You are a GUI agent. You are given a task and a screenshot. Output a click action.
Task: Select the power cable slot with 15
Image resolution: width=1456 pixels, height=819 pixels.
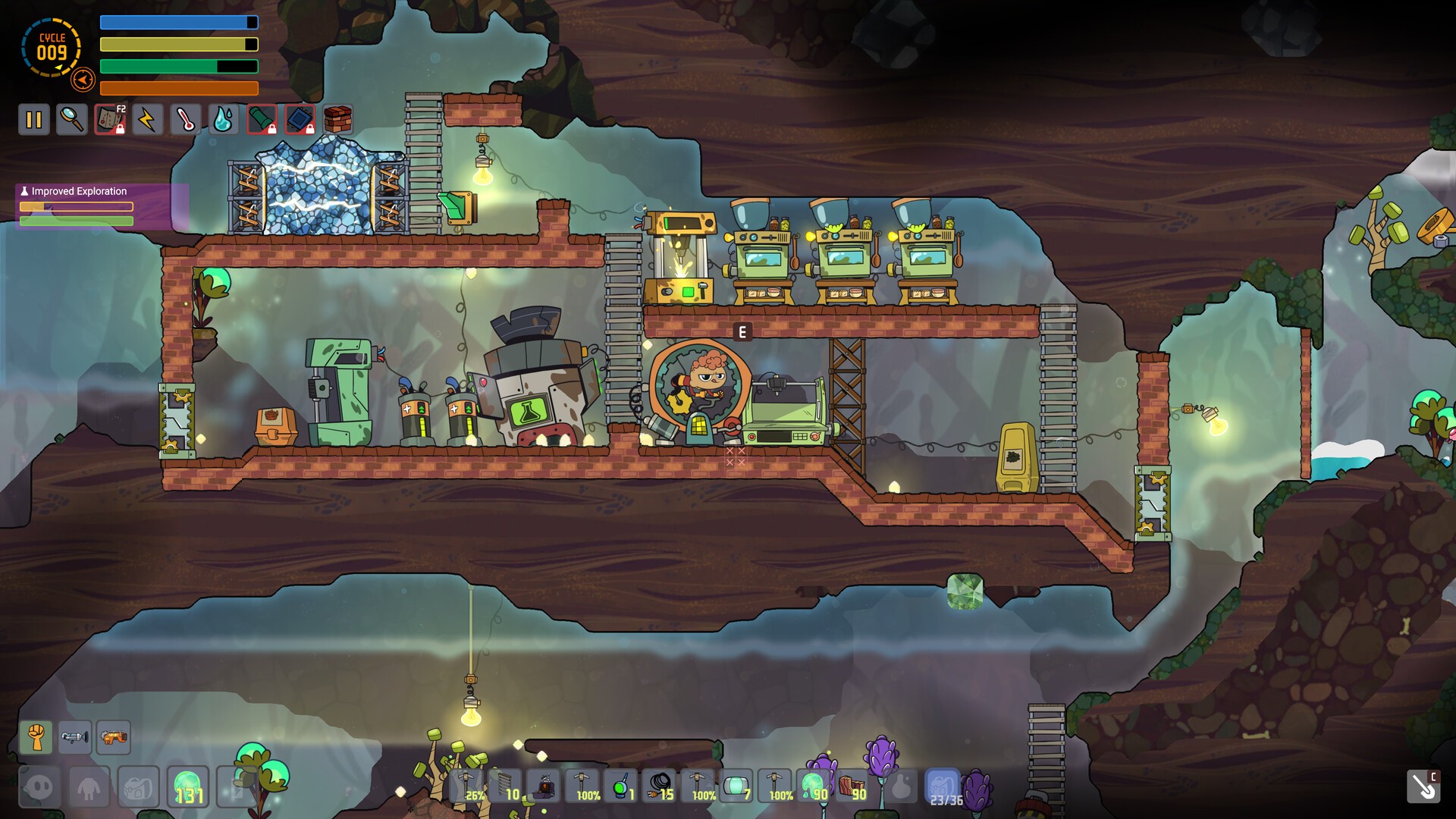(660, 786)
